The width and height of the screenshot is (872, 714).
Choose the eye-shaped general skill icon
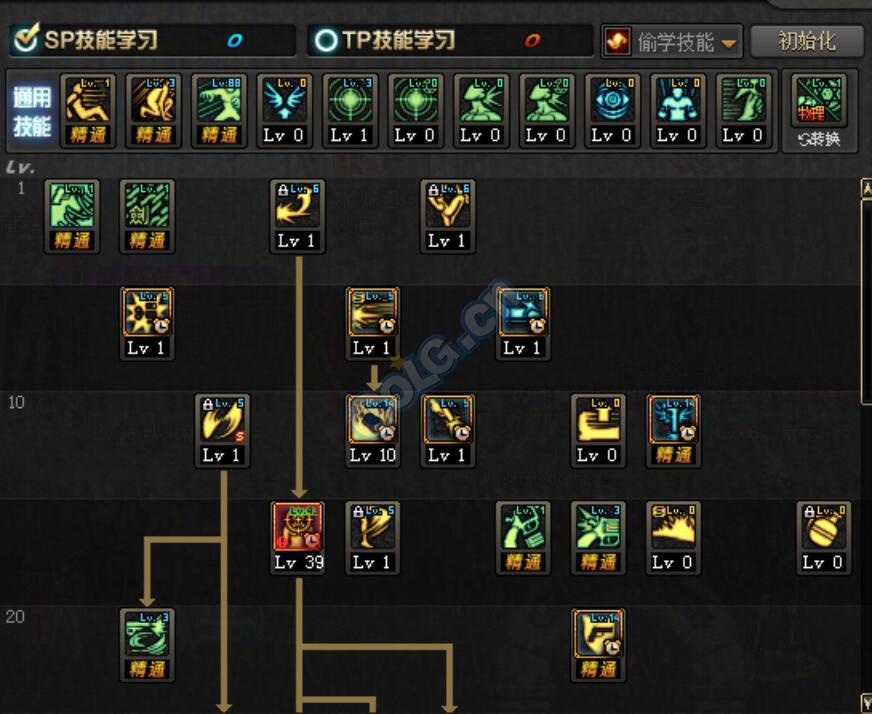[x=611, y=101]
